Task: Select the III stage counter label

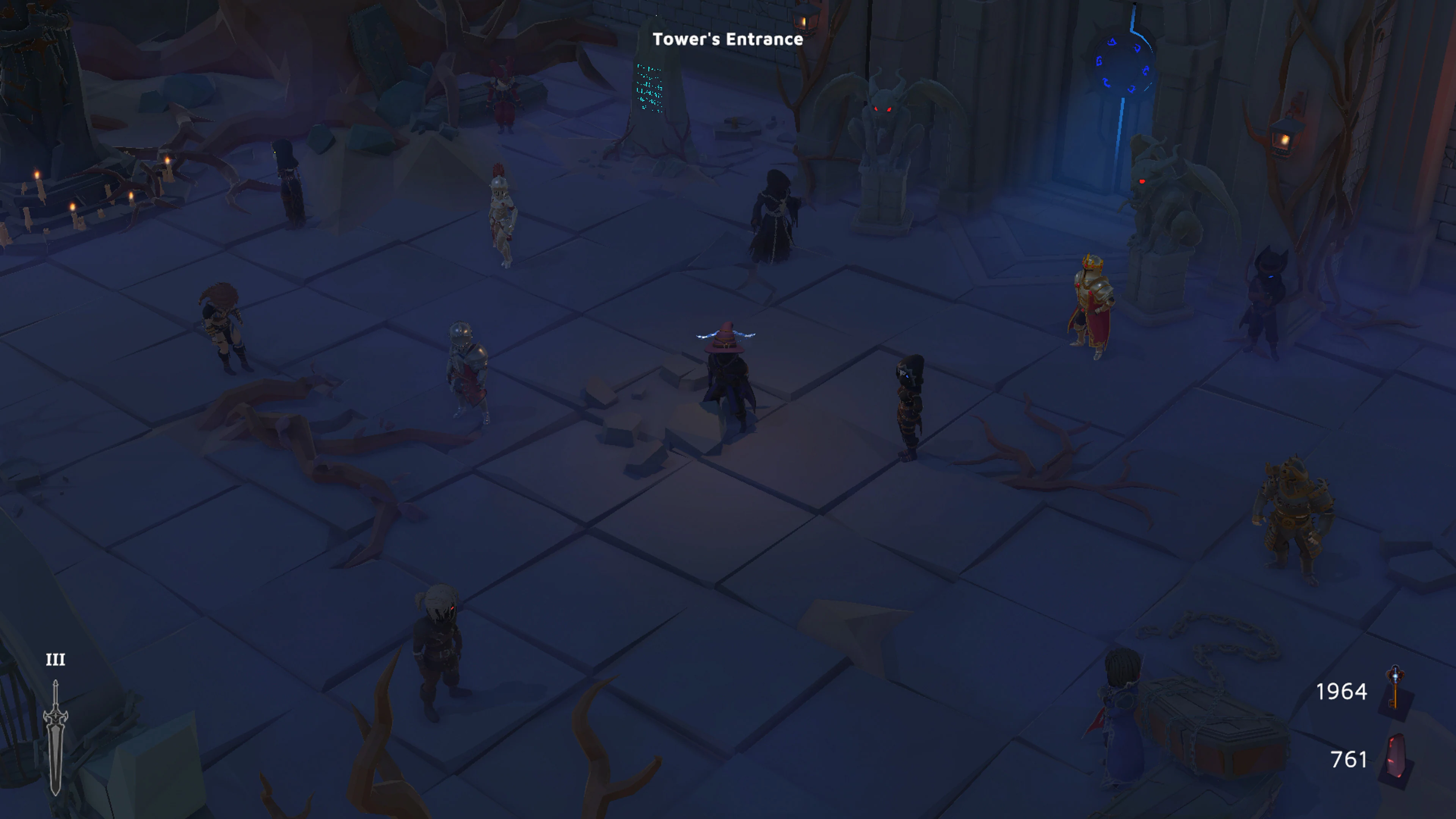Action: pyautogui.click(x=55, y=660)
